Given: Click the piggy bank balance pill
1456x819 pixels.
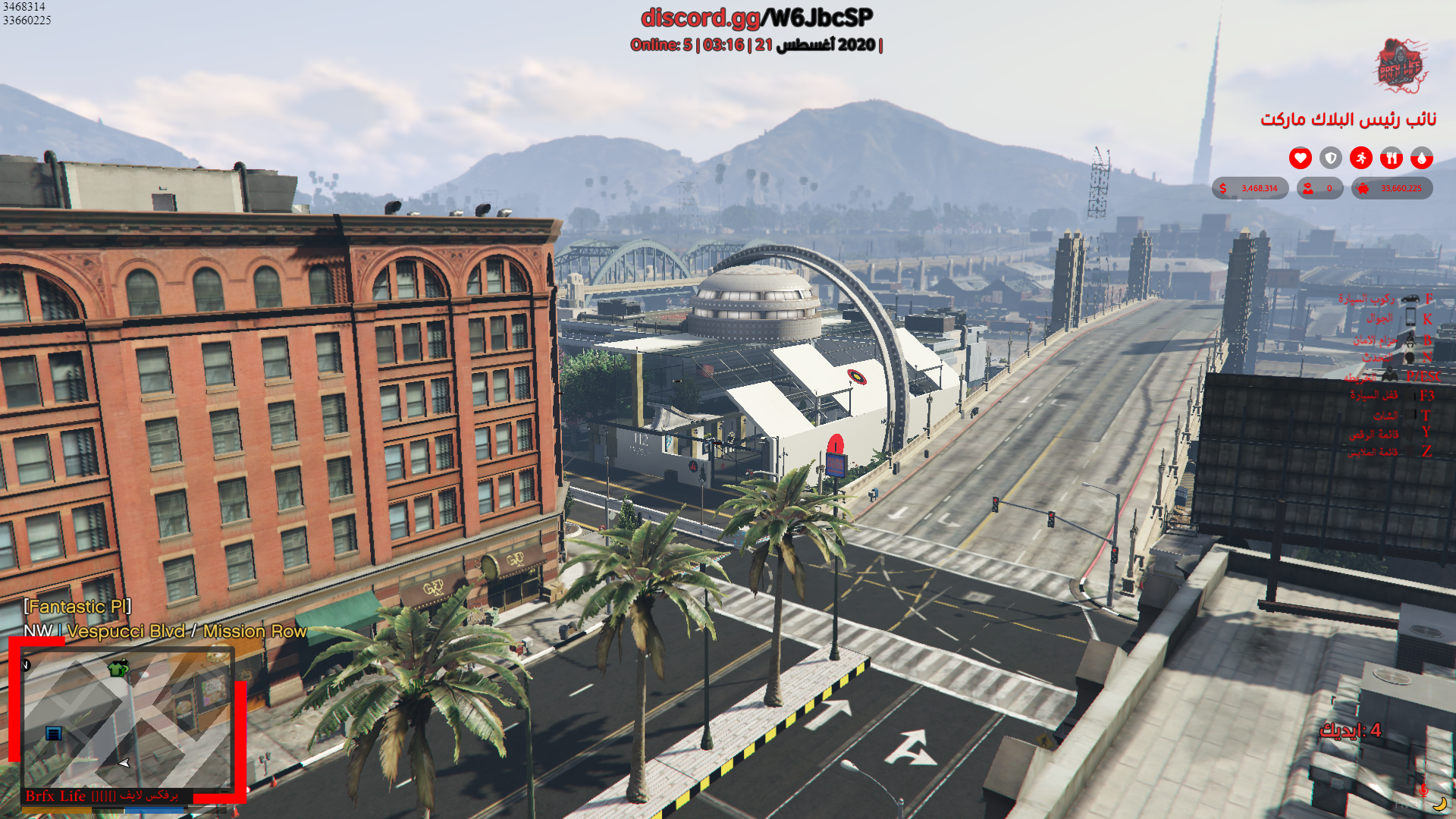Looking at the screenshot, I should [1392, 188].
